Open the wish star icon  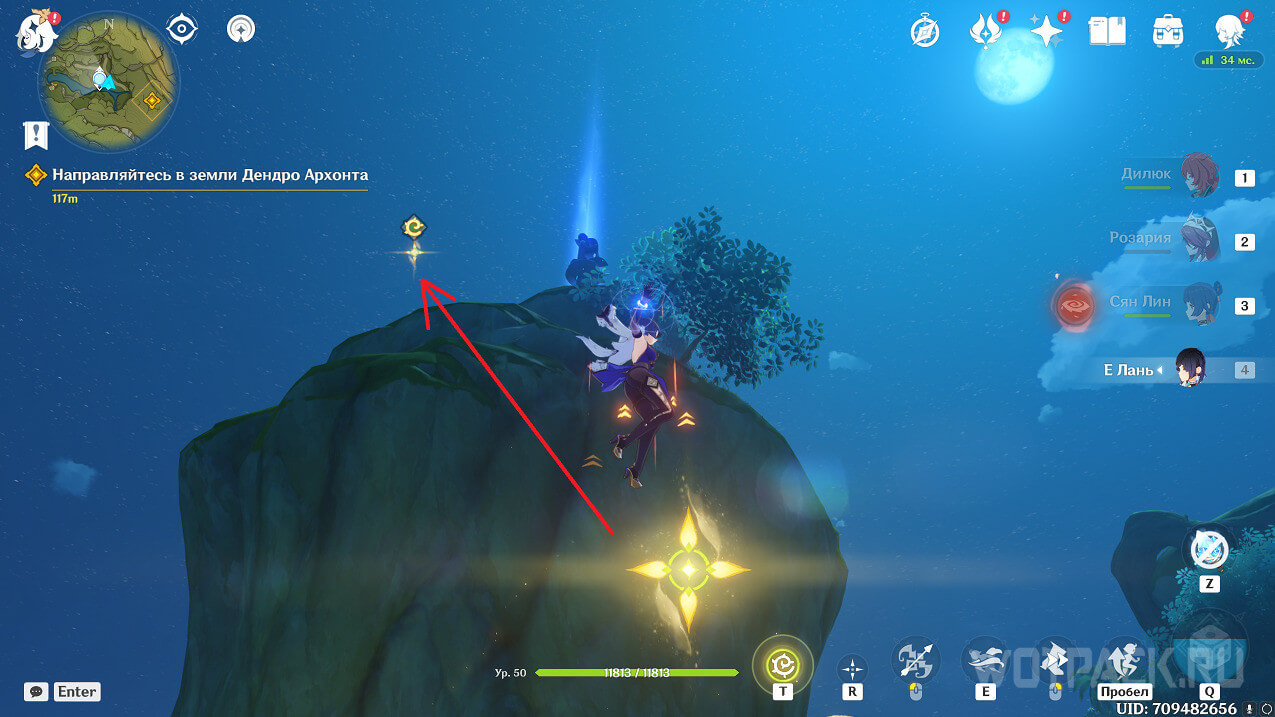[x=1046, y=32]
